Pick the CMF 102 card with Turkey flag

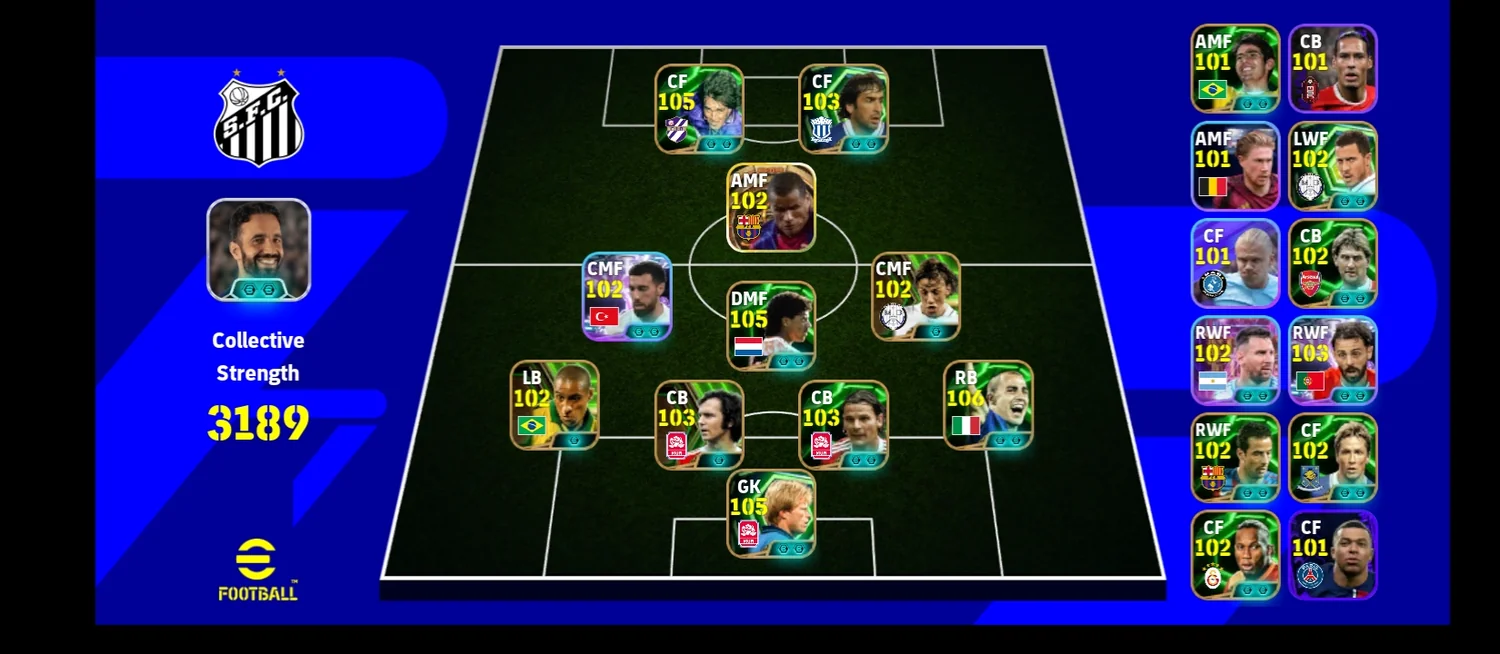tap(627, 296)
